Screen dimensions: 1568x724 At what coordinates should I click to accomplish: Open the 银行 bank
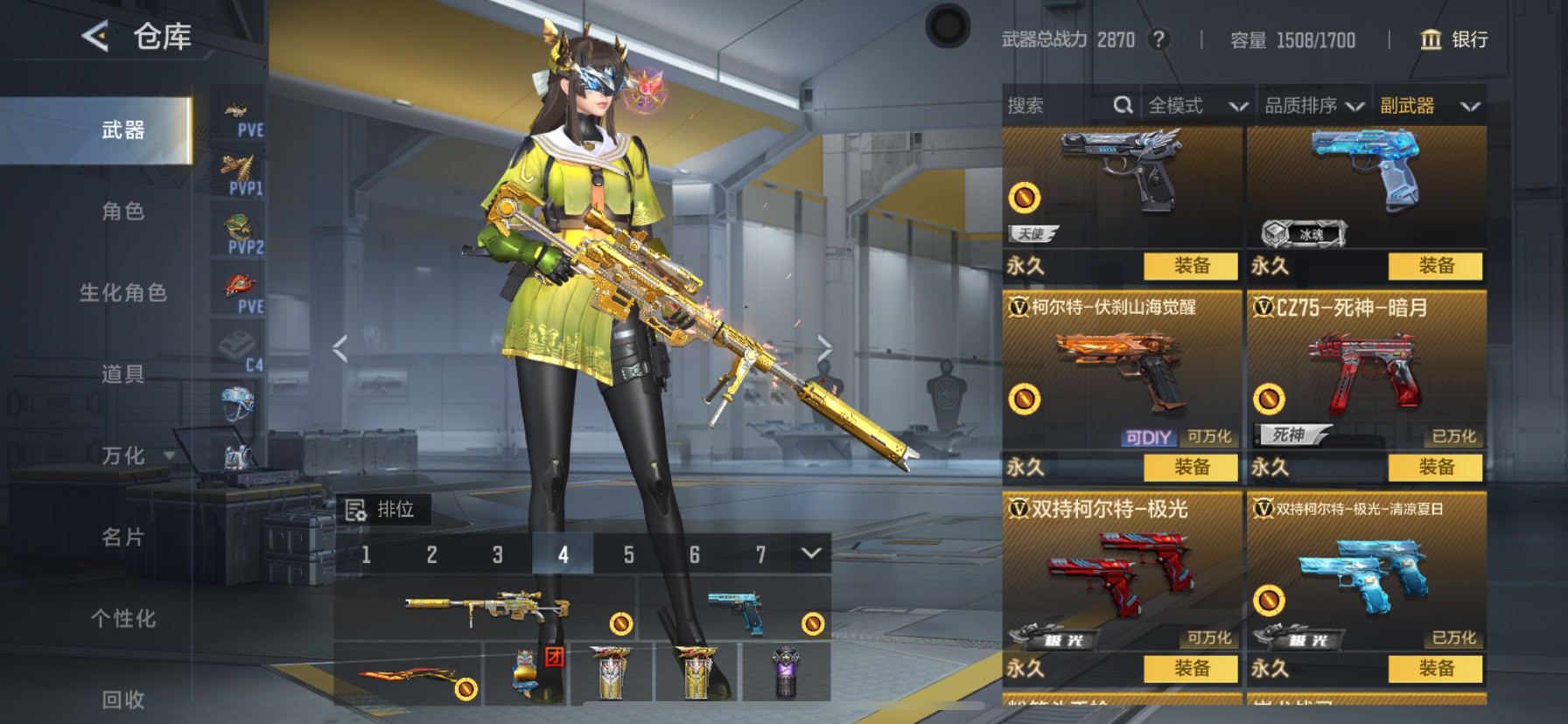point(1453,39)
